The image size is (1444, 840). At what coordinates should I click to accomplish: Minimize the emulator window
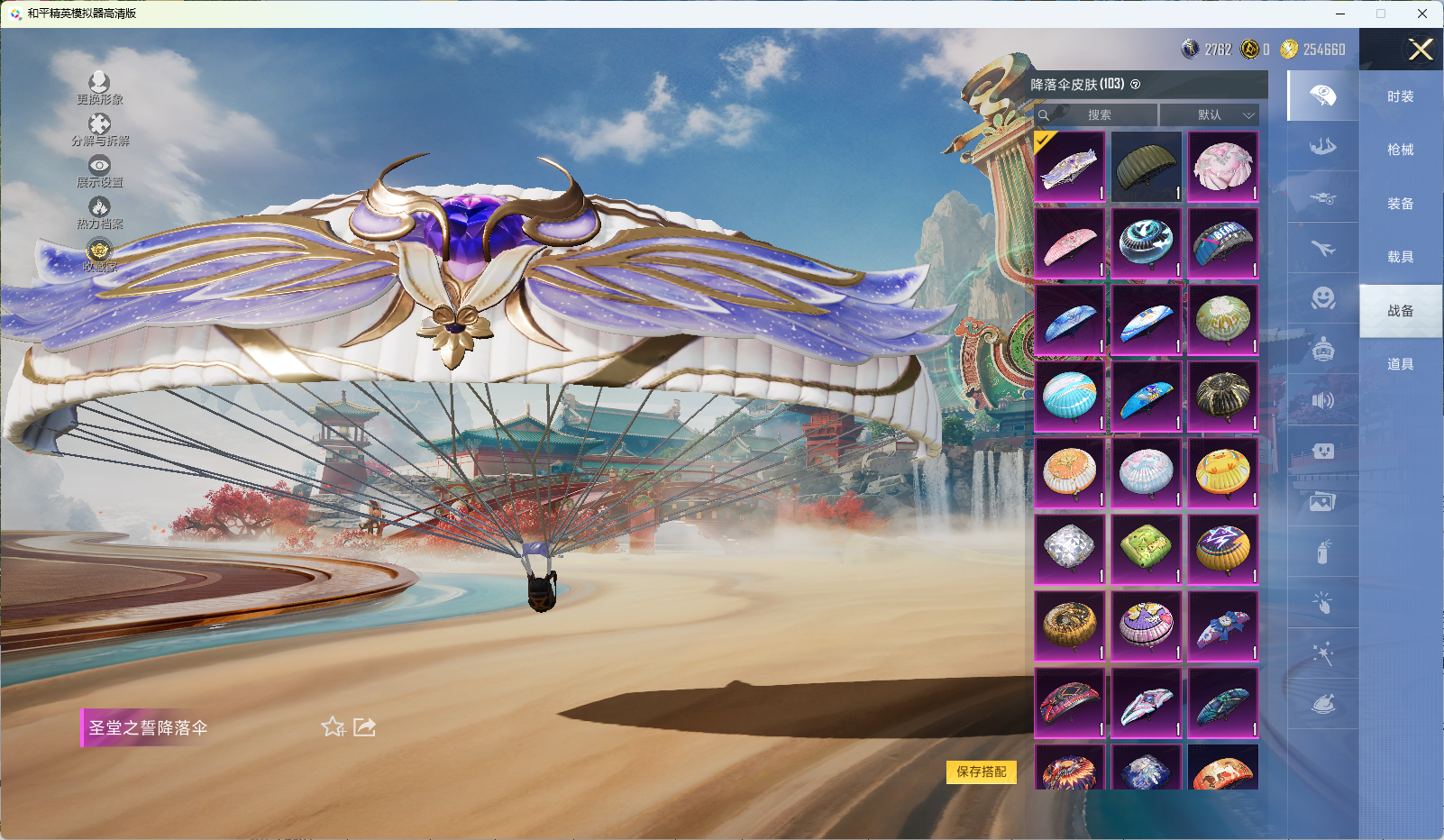tap(1340, 14)
